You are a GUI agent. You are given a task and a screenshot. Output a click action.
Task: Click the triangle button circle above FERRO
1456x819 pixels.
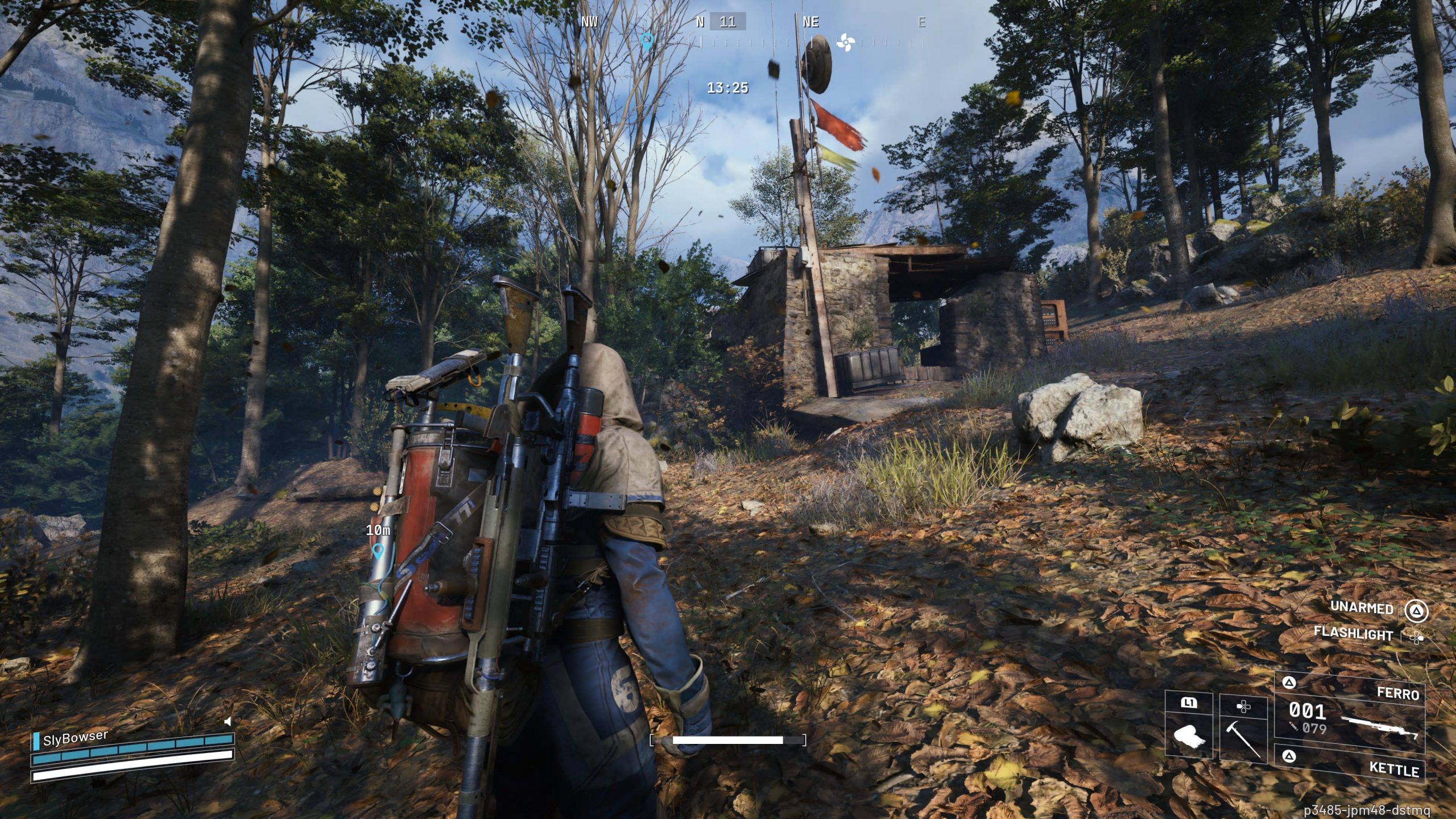coord(1290,682)
